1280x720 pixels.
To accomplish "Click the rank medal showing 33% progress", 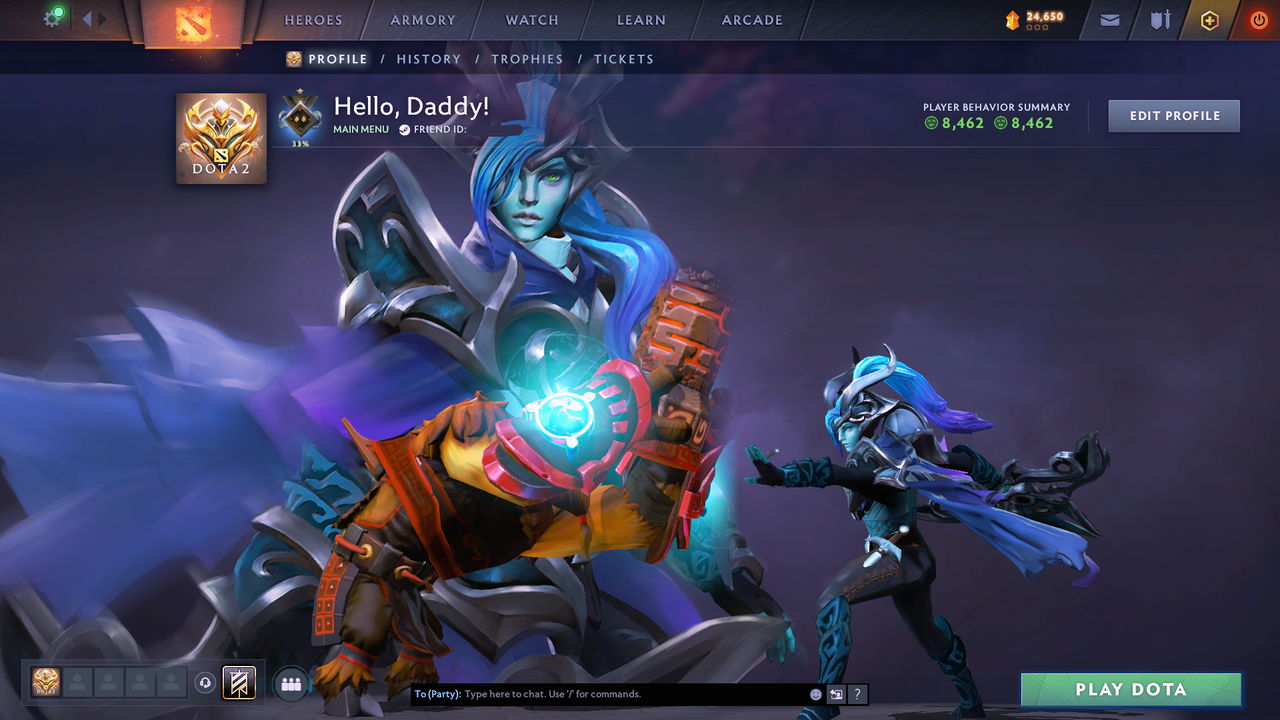I will coord(299,117).
